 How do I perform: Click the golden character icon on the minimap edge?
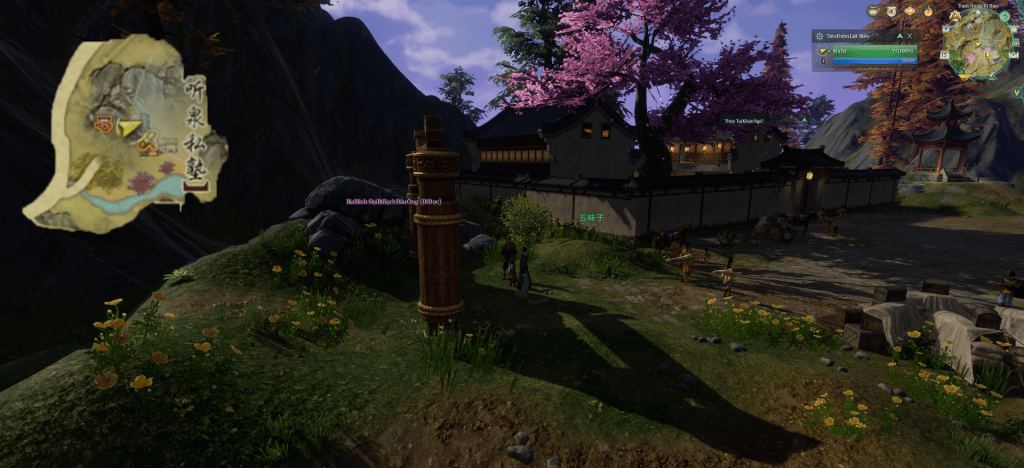(x=955, y=16)
